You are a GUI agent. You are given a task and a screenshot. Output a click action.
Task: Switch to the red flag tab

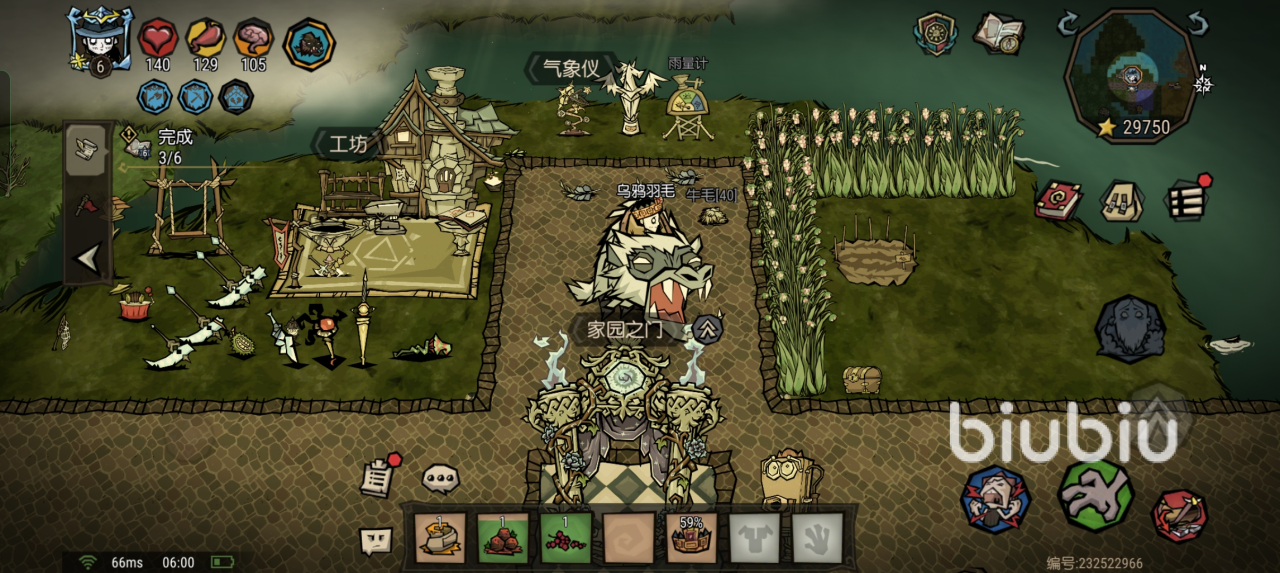click(x=87, y=205)
